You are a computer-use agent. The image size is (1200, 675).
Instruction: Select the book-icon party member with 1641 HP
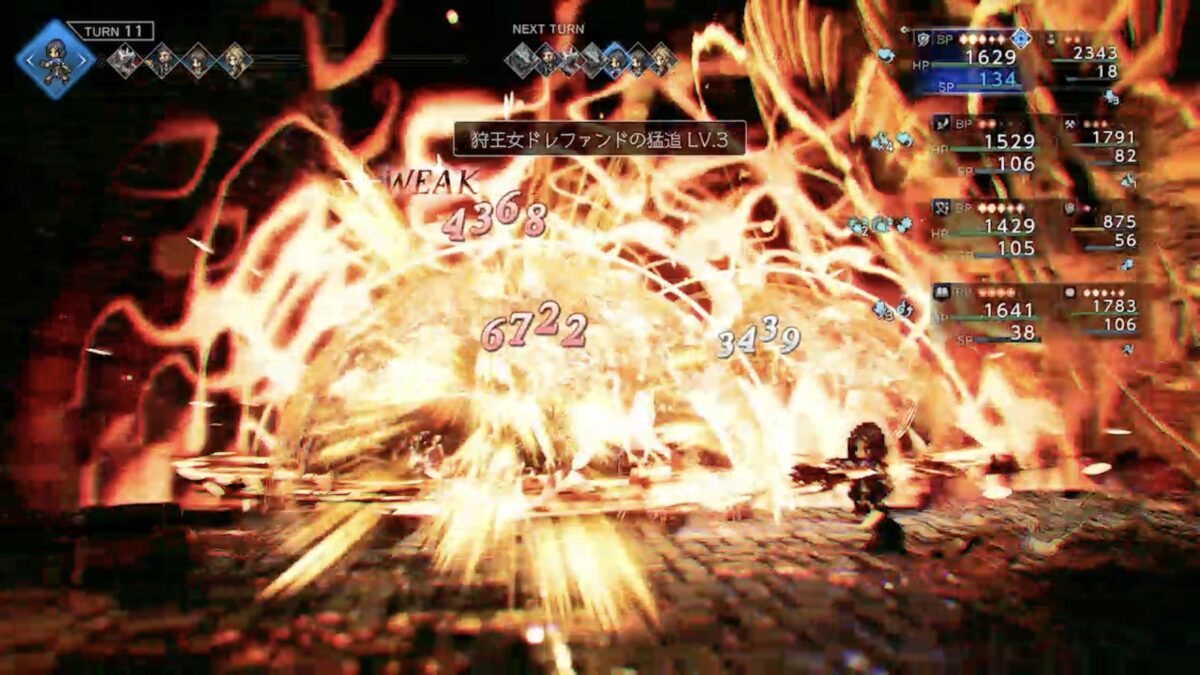(984, 313)
